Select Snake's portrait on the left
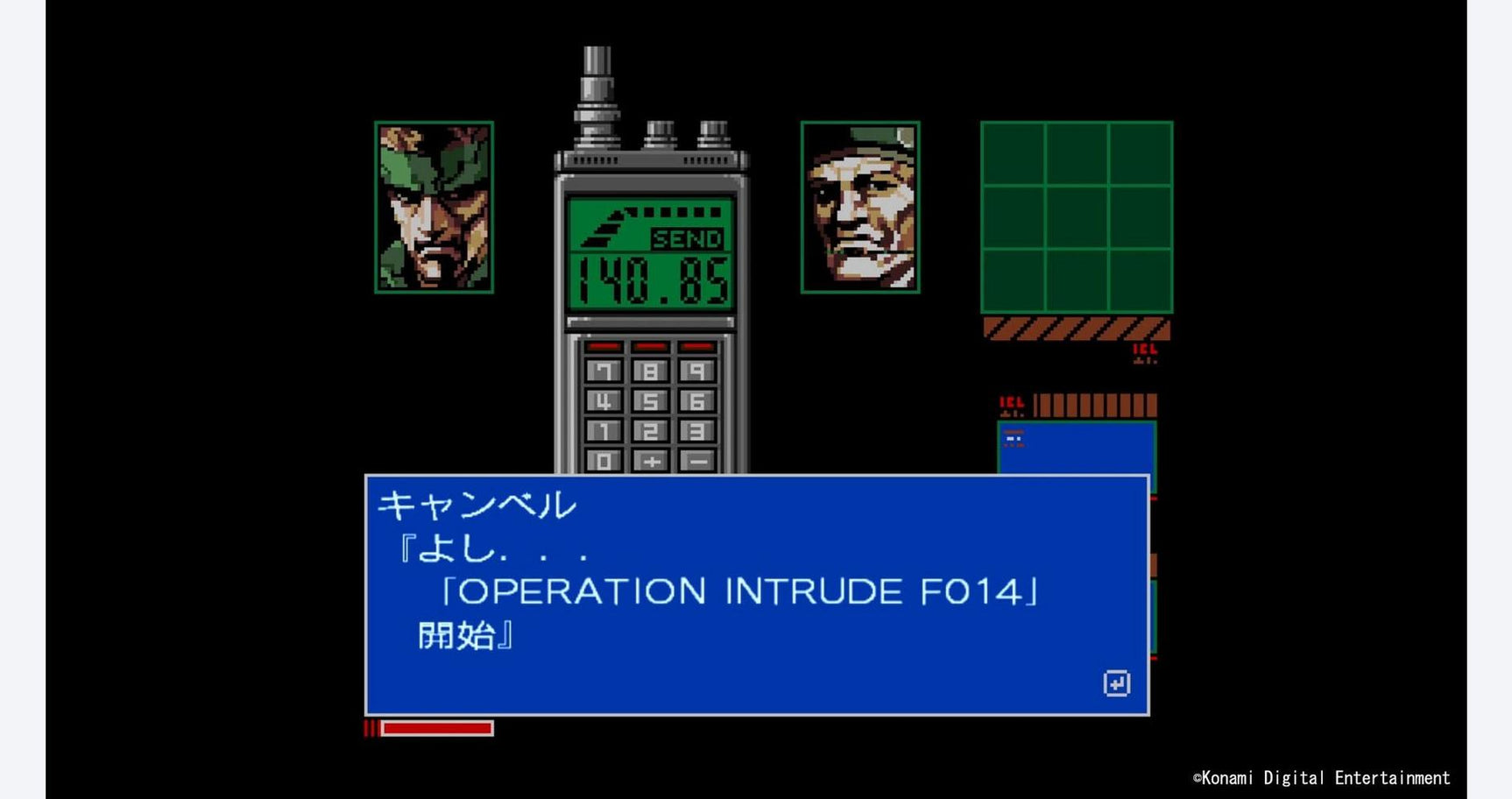This screenshot has width=1512, height=799. (x=431, y=209)
